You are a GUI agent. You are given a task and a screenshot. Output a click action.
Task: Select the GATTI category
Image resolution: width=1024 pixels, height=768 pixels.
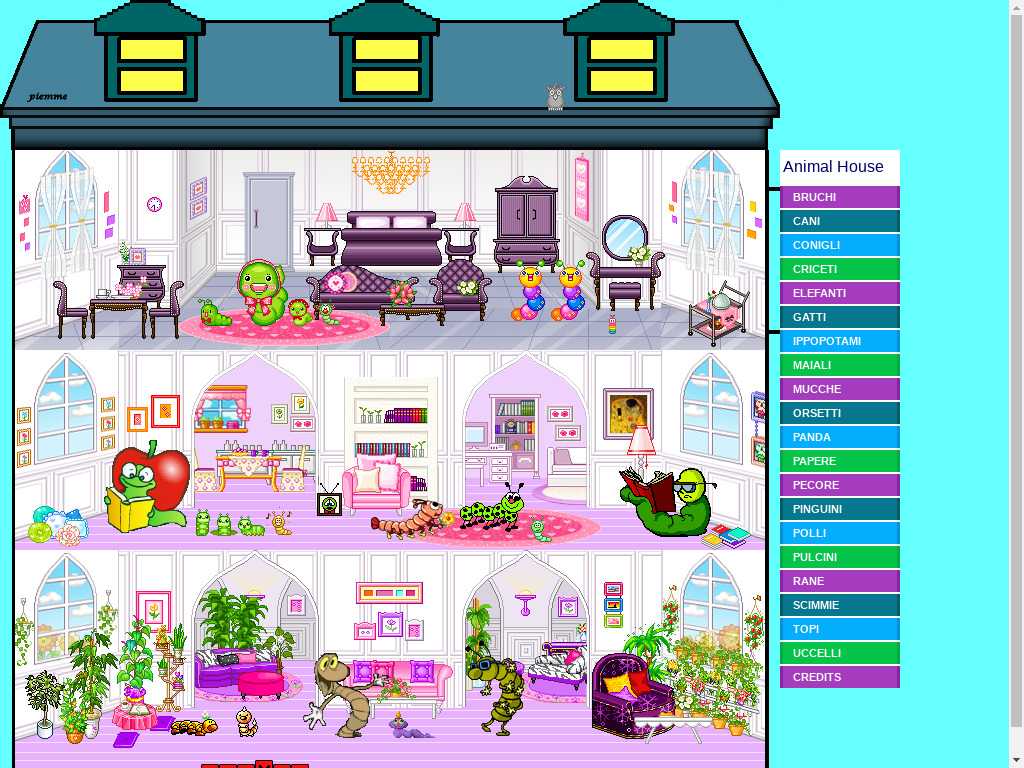coord(839,317)
